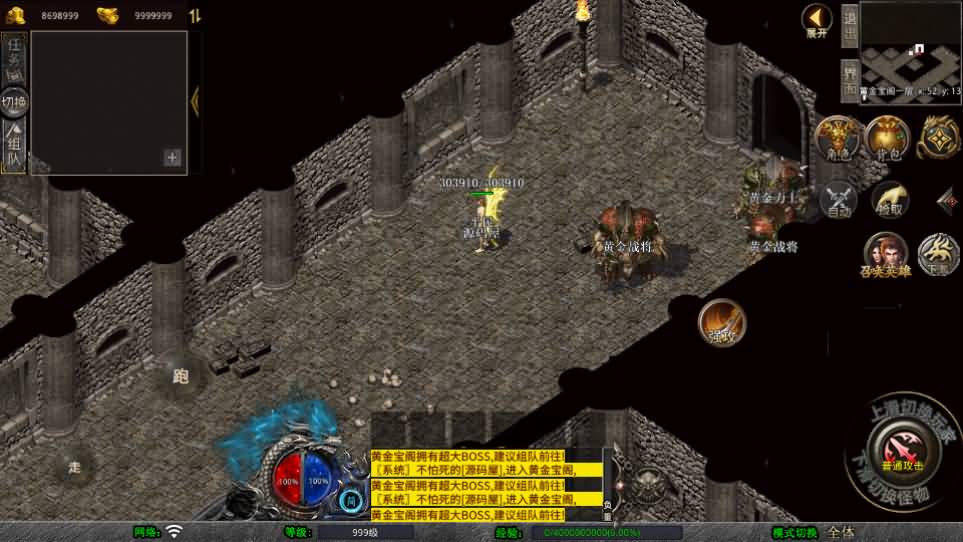
Task: Click the plus button in quest panel
Action: point(172,157)
